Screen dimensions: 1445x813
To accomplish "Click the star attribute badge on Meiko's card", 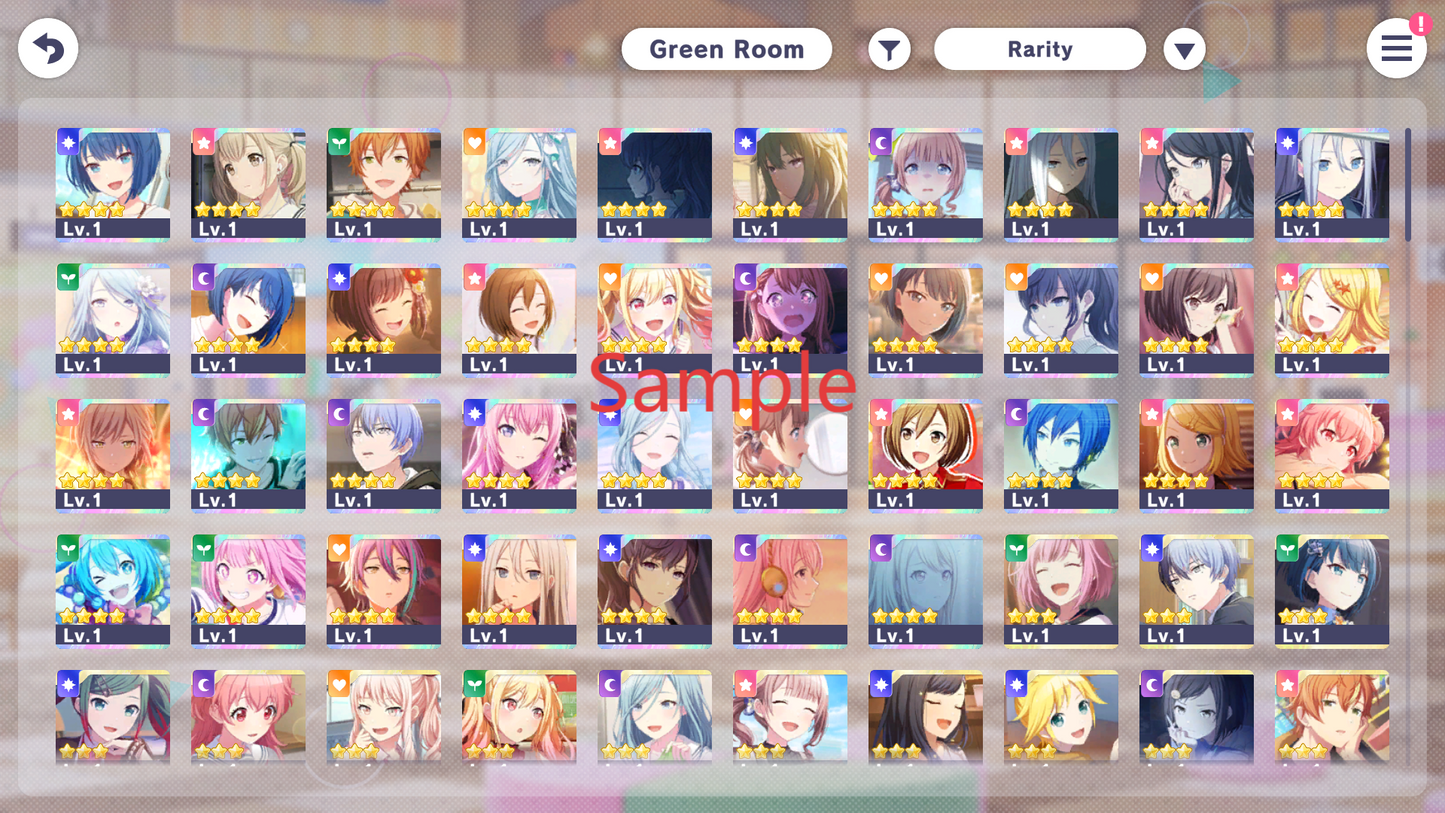I will (881, 412).
